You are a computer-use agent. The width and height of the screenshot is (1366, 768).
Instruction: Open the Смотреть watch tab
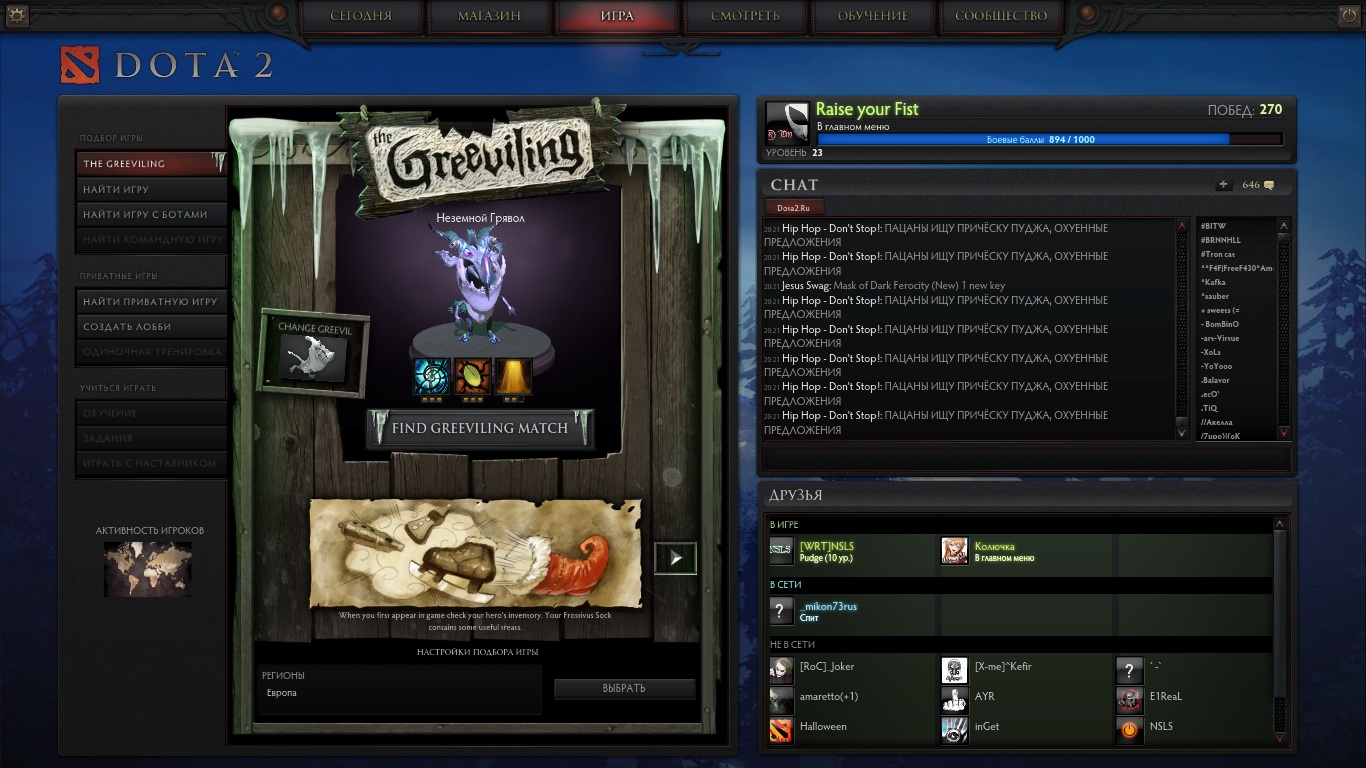745,16
